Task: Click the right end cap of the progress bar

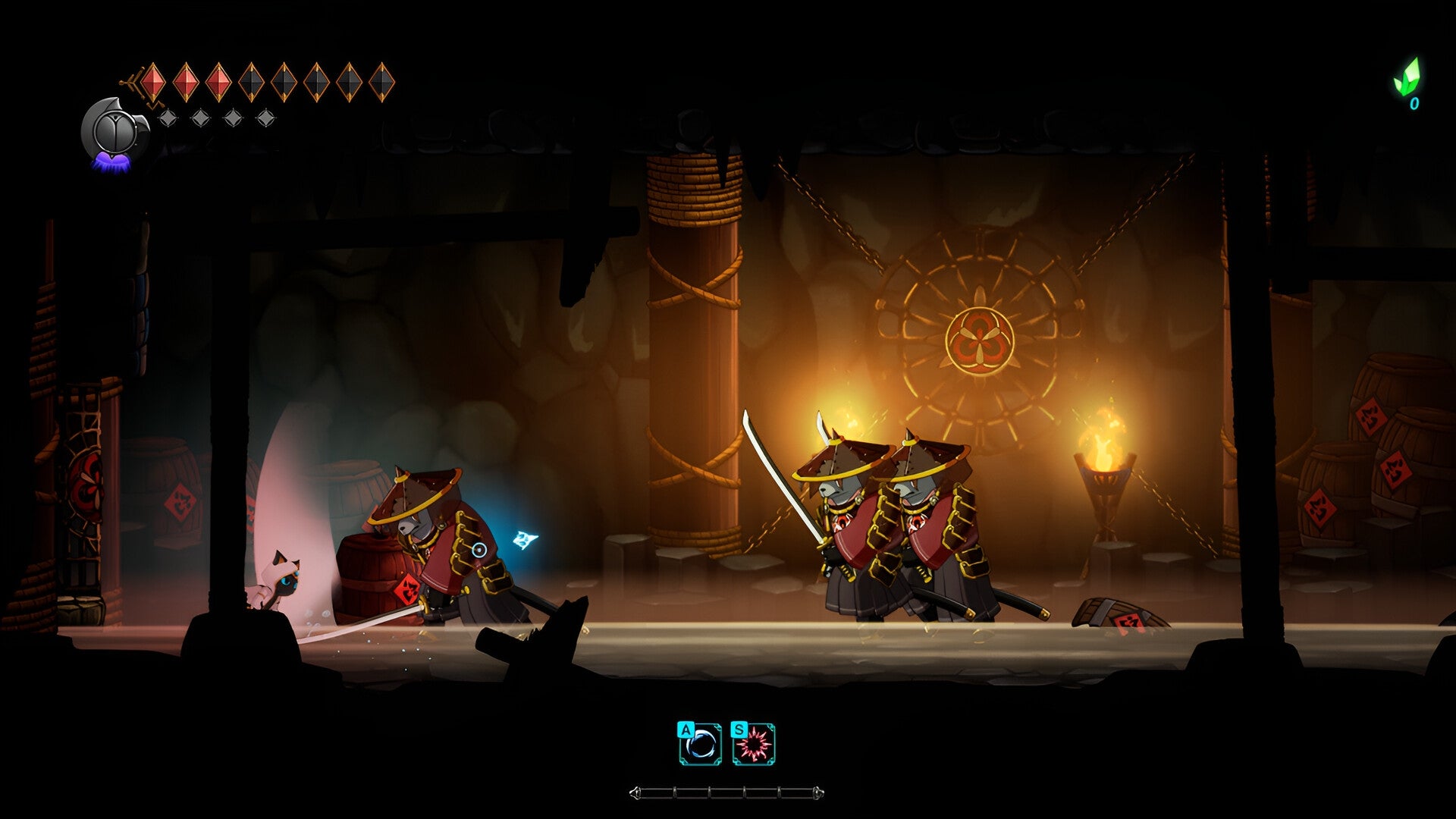Action: [x=820, y=792]
